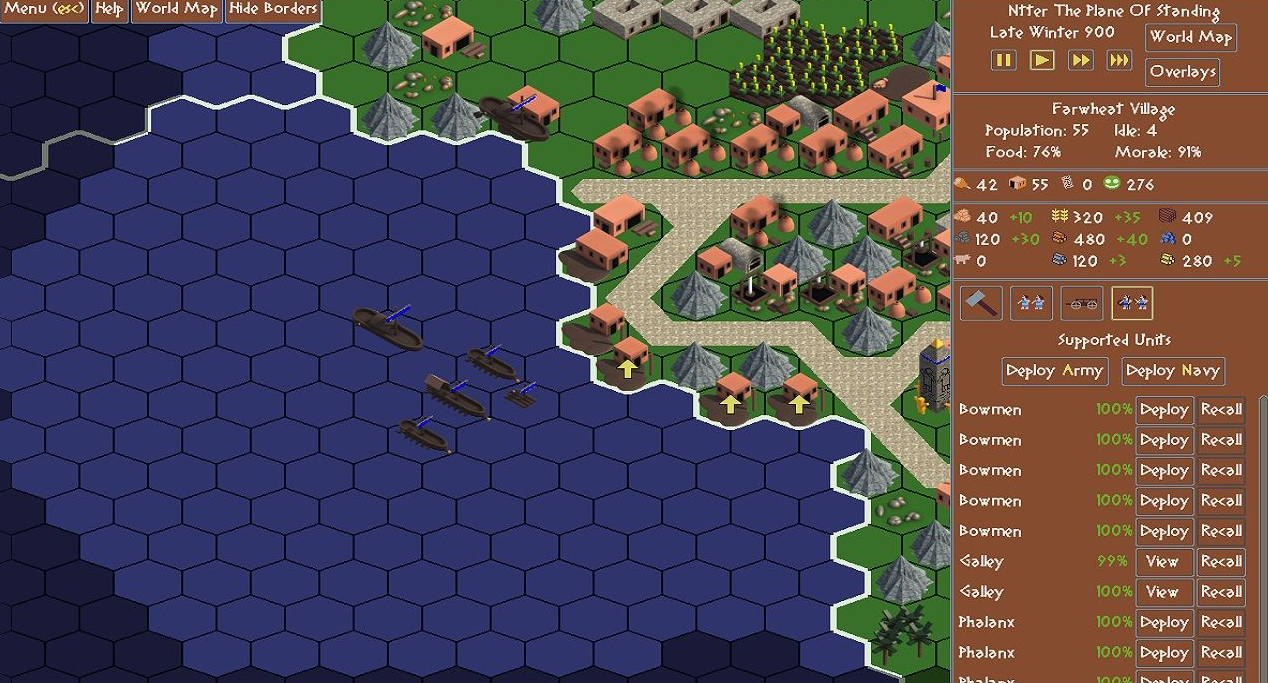
Task: Toggle Hide Borders on the map
Action: [x=273, y=10]
